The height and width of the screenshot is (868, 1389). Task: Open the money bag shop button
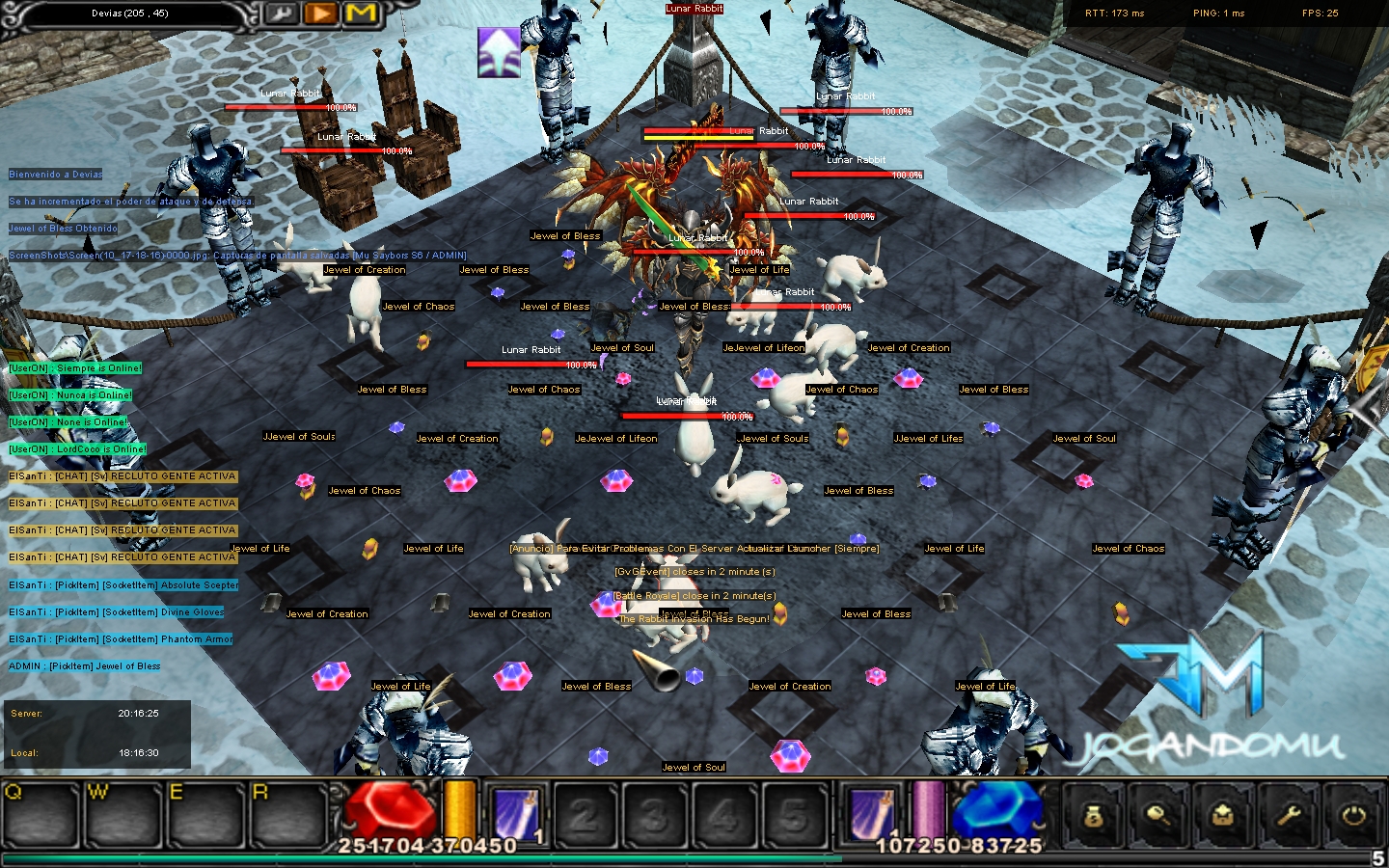tap(1093, 816)
